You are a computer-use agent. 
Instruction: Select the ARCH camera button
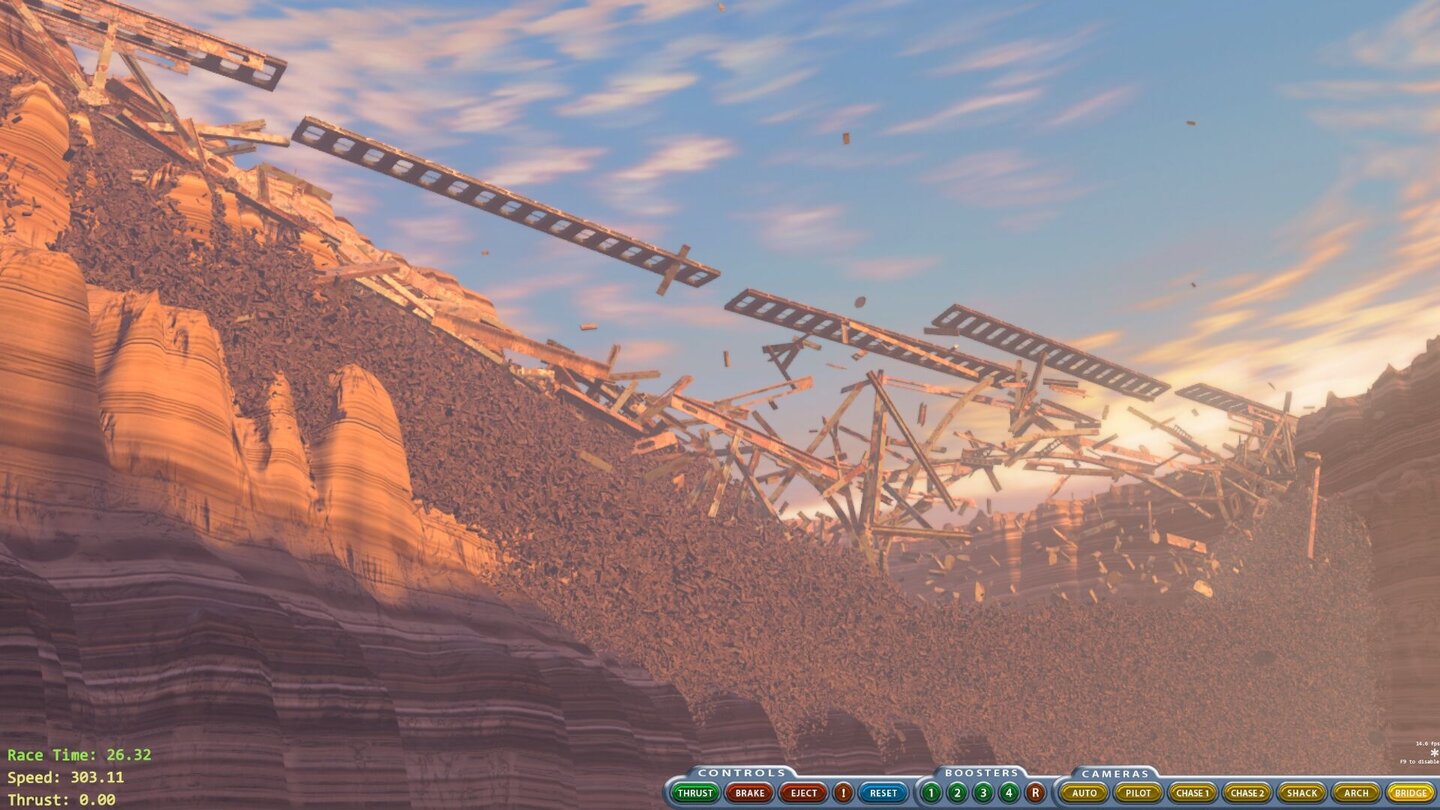pos(1355,792)
